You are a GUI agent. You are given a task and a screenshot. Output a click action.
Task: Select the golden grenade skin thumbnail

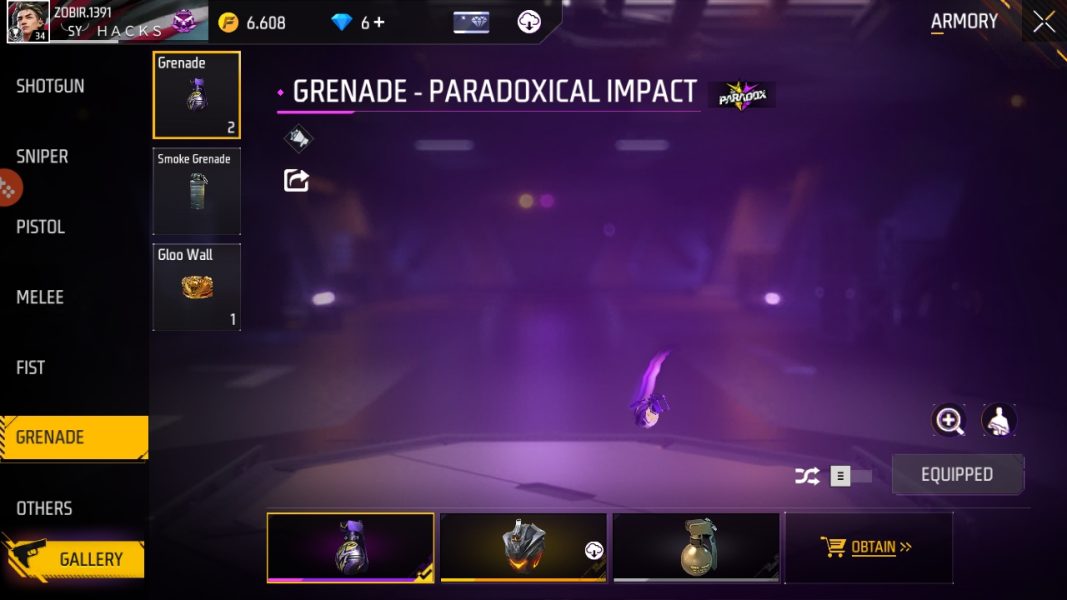click(696, 547)
